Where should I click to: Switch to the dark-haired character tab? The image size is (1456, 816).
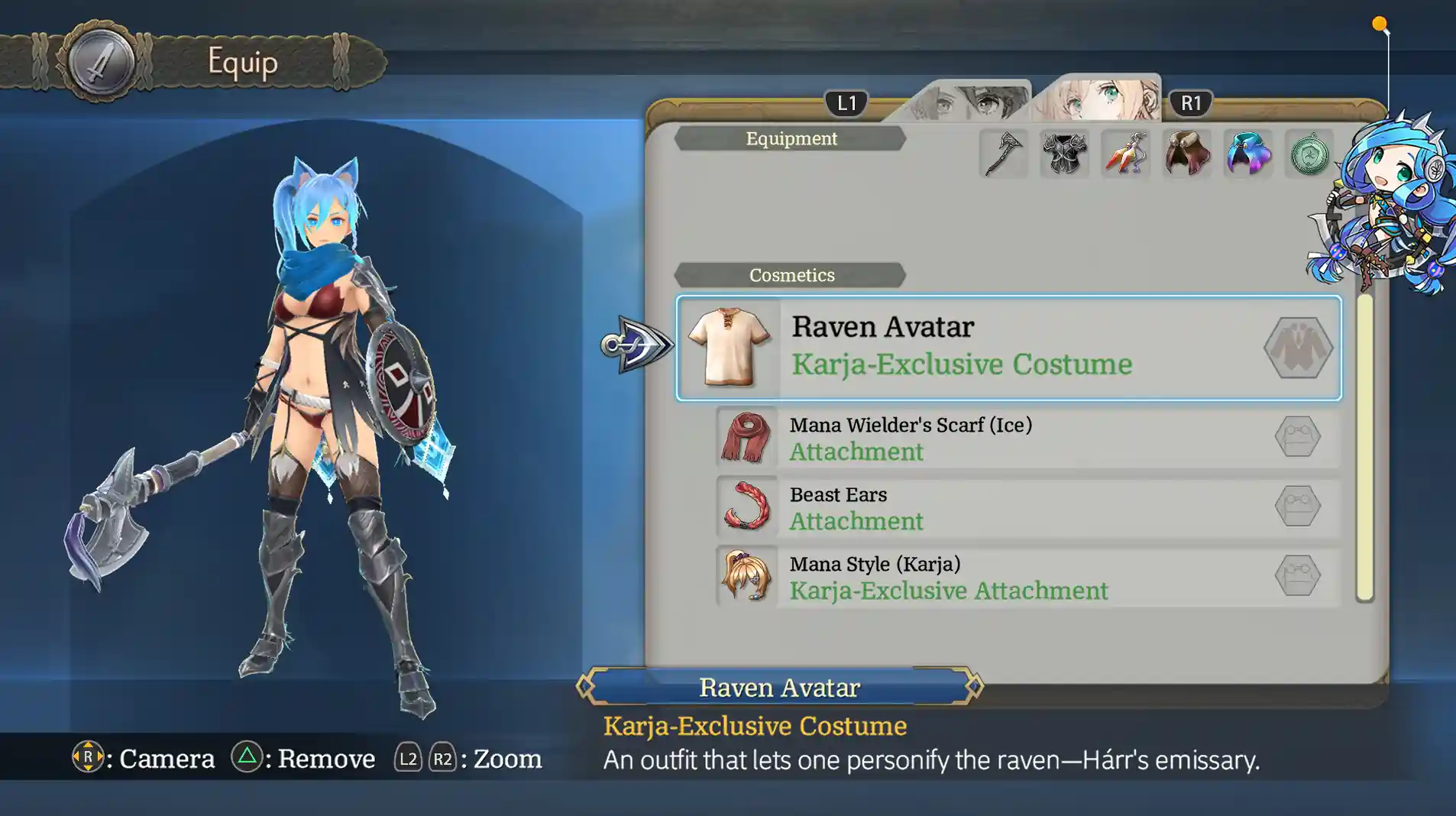coord(969,102)
